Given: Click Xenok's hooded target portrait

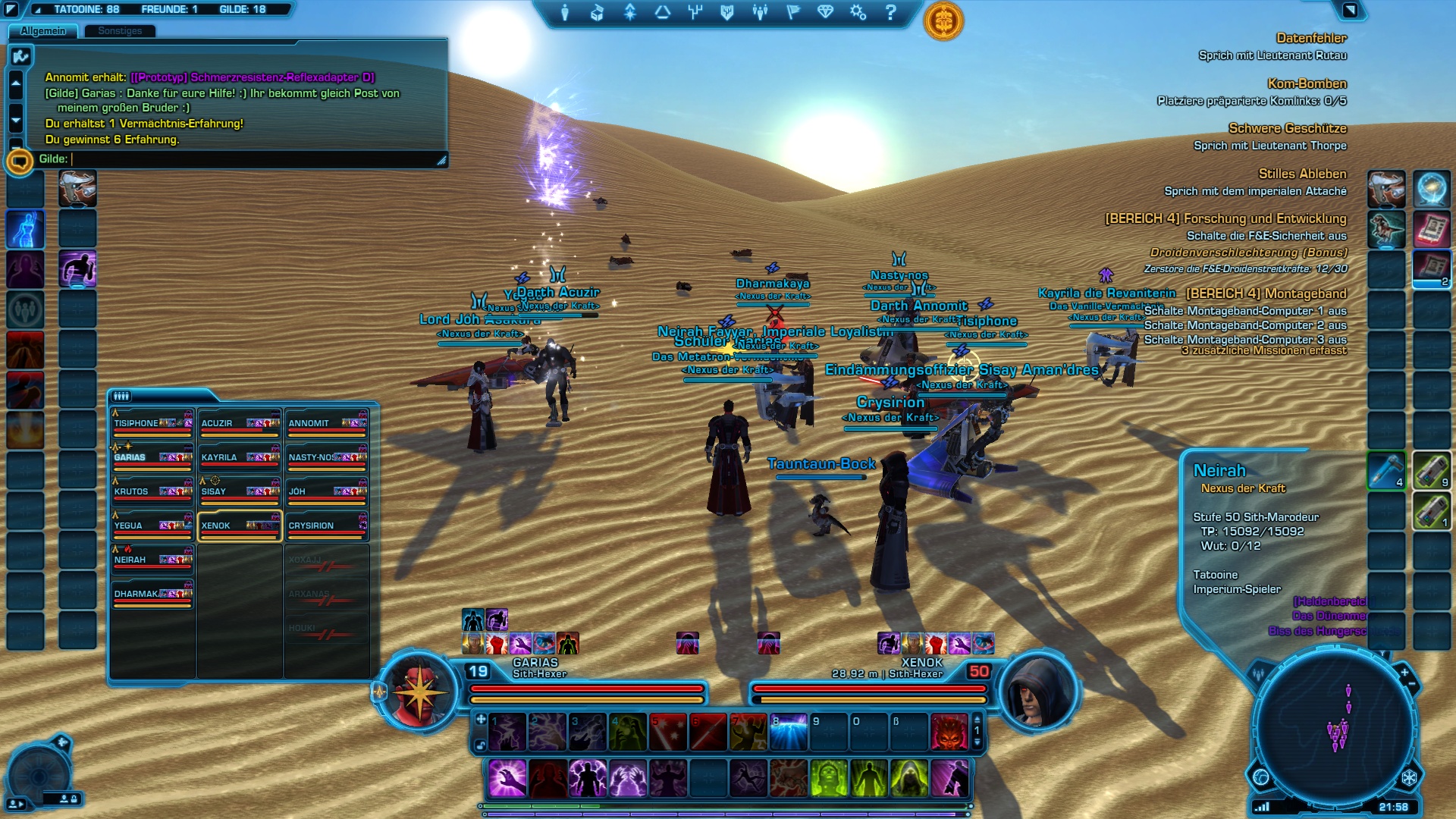Looking at the screenshot, I should [x=1035, y=692].
